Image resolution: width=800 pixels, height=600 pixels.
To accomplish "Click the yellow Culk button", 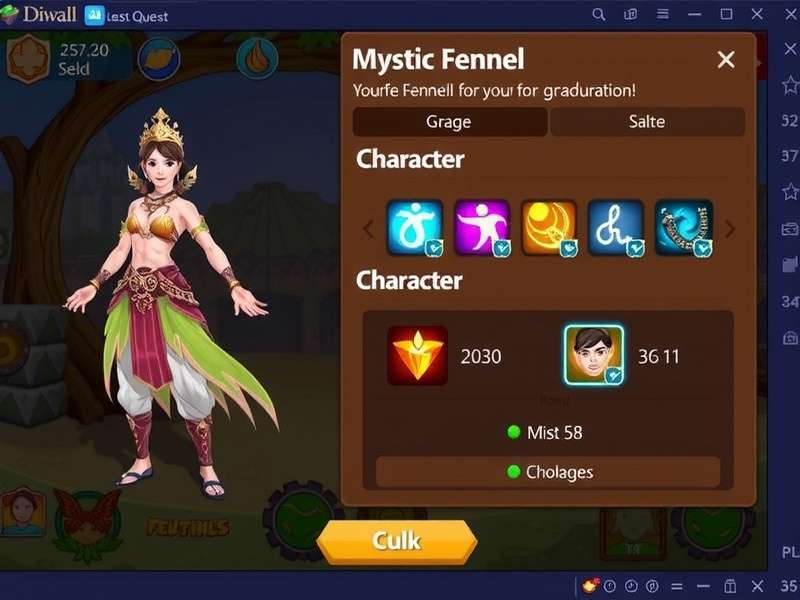I will pos(397,542).
